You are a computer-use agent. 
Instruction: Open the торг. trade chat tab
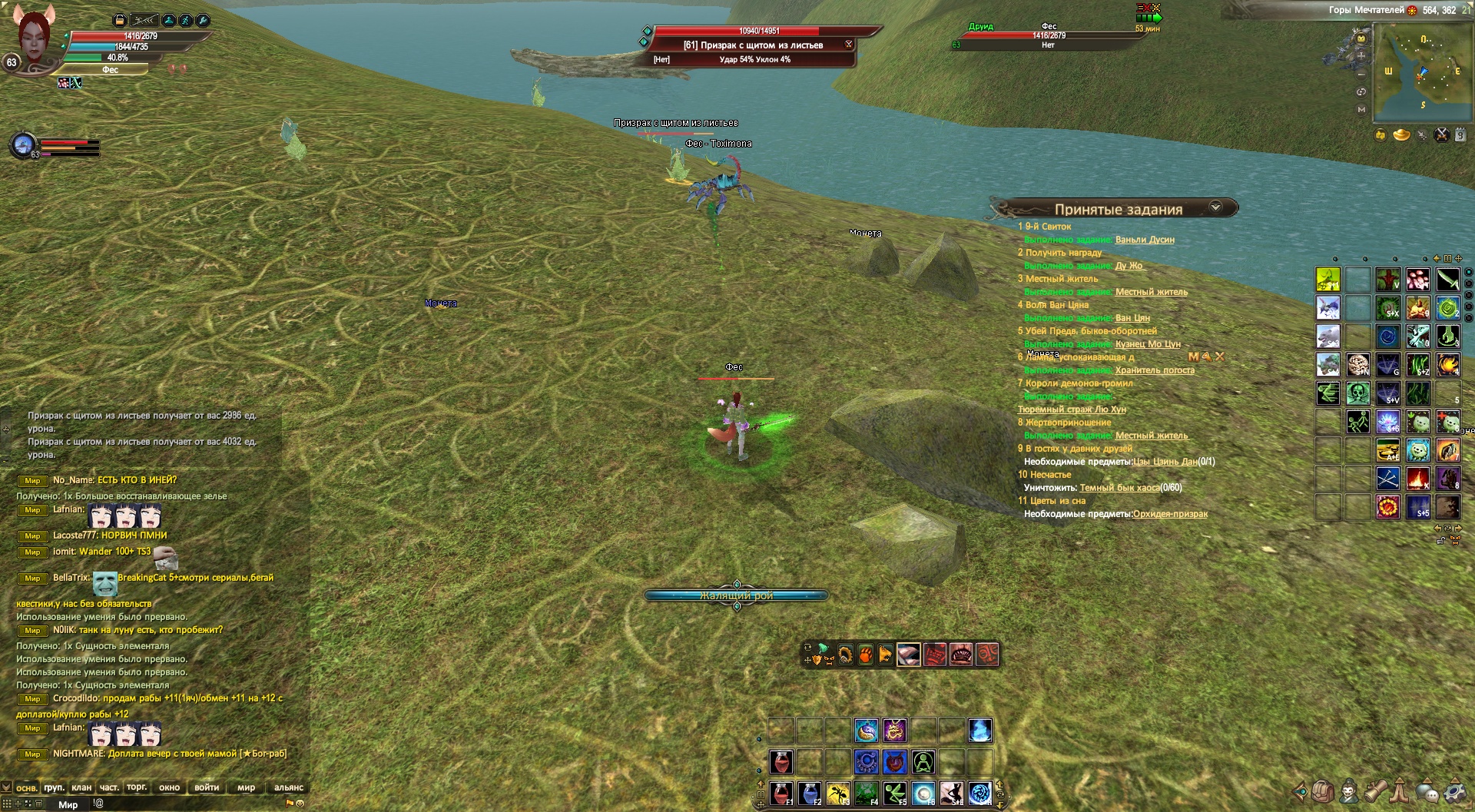tap(137, 787)
